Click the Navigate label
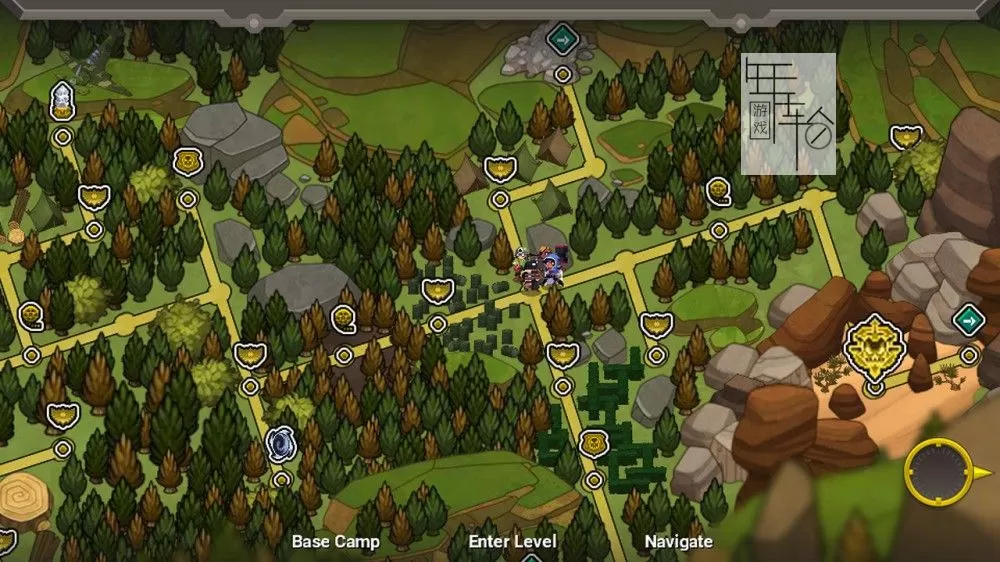The width and height of the screenshot is (1000, 562). pyautogui.click(x=678, y=542)
